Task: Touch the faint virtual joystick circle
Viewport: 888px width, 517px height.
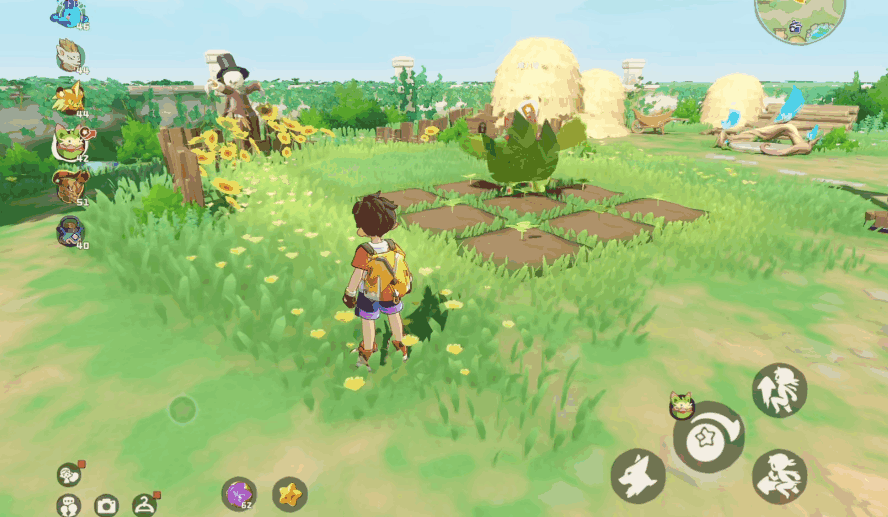Action: 182,409
